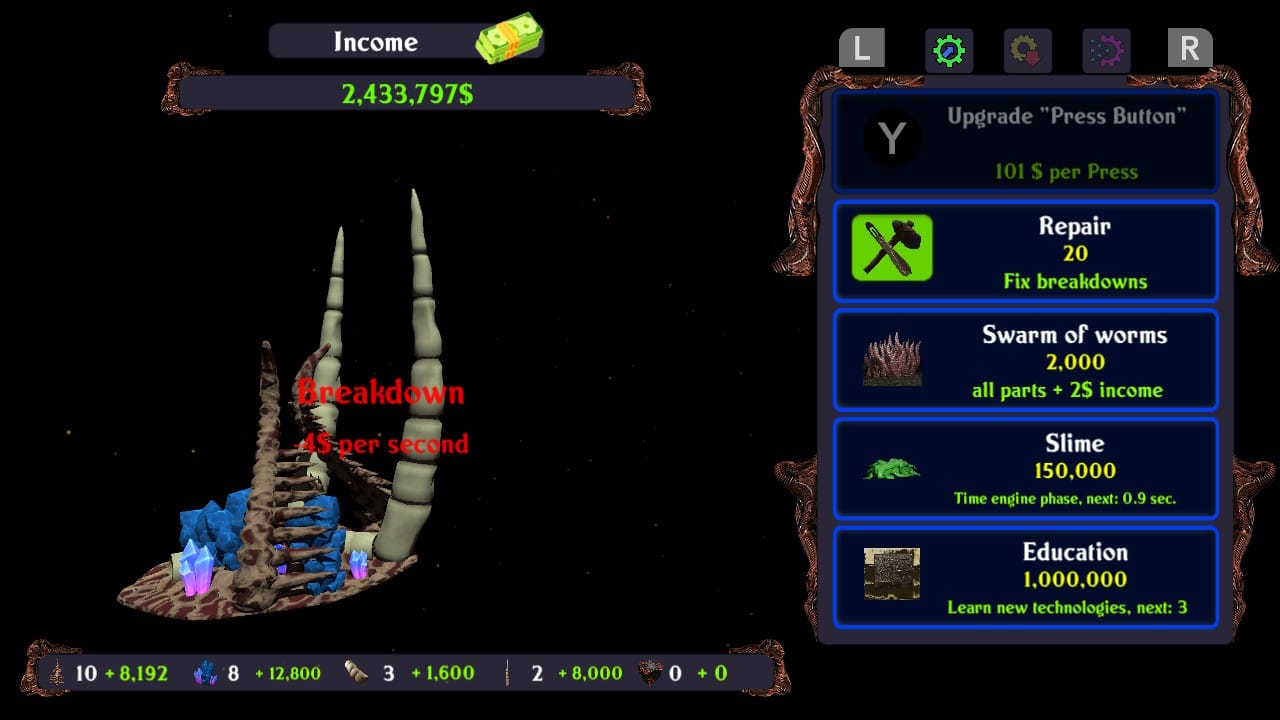Image resolution: width=1280 pixels, height=720 pixels.
Task: Click the black Y button icon
Action: click(890, 138)
